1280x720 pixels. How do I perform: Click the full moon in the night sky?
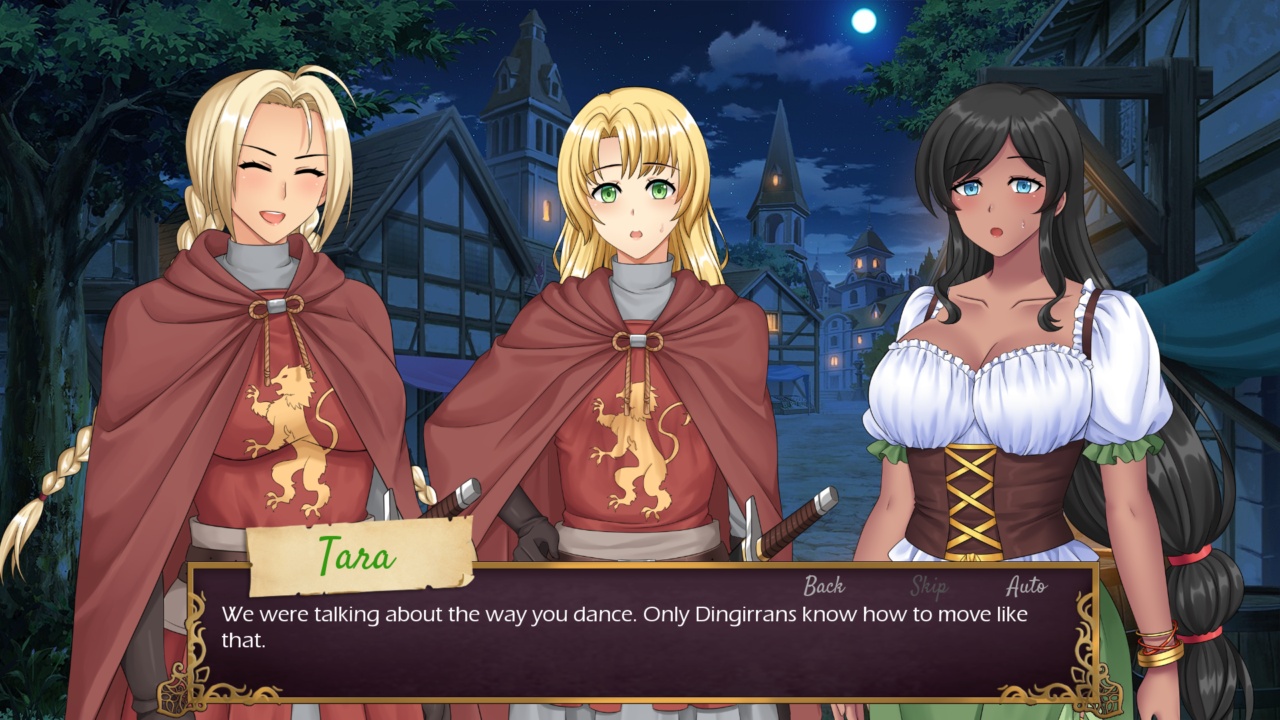(x=866, y=22)
